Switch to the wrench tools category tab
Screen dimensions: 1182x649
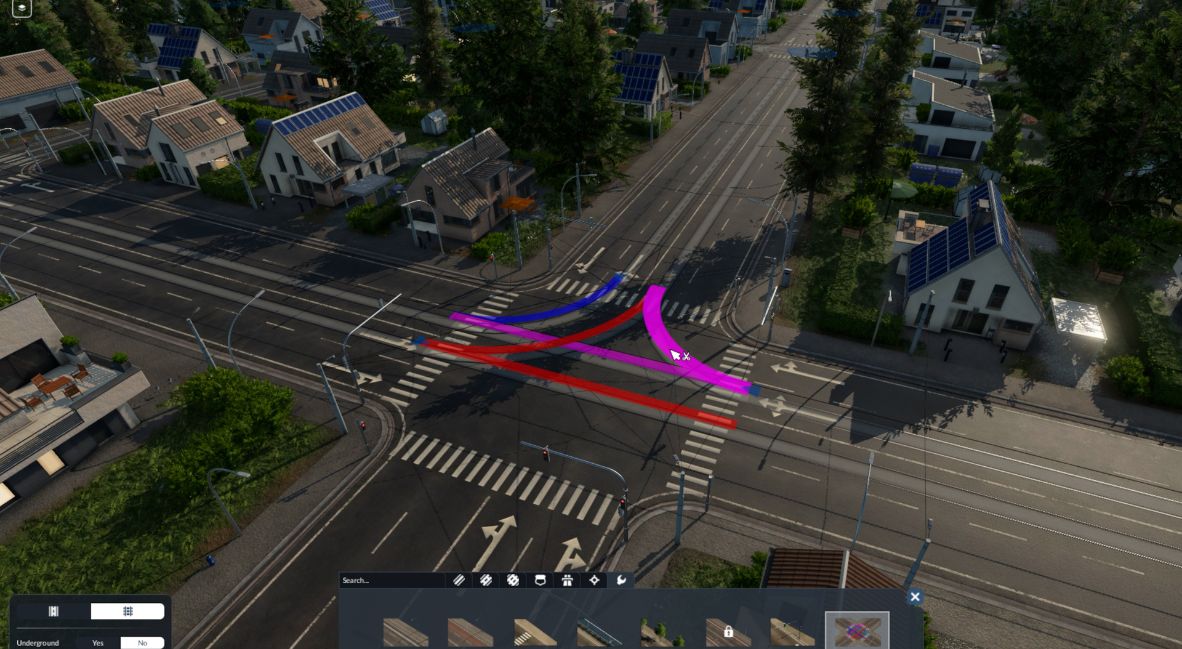pyautogui.click(x=621, y=580)
